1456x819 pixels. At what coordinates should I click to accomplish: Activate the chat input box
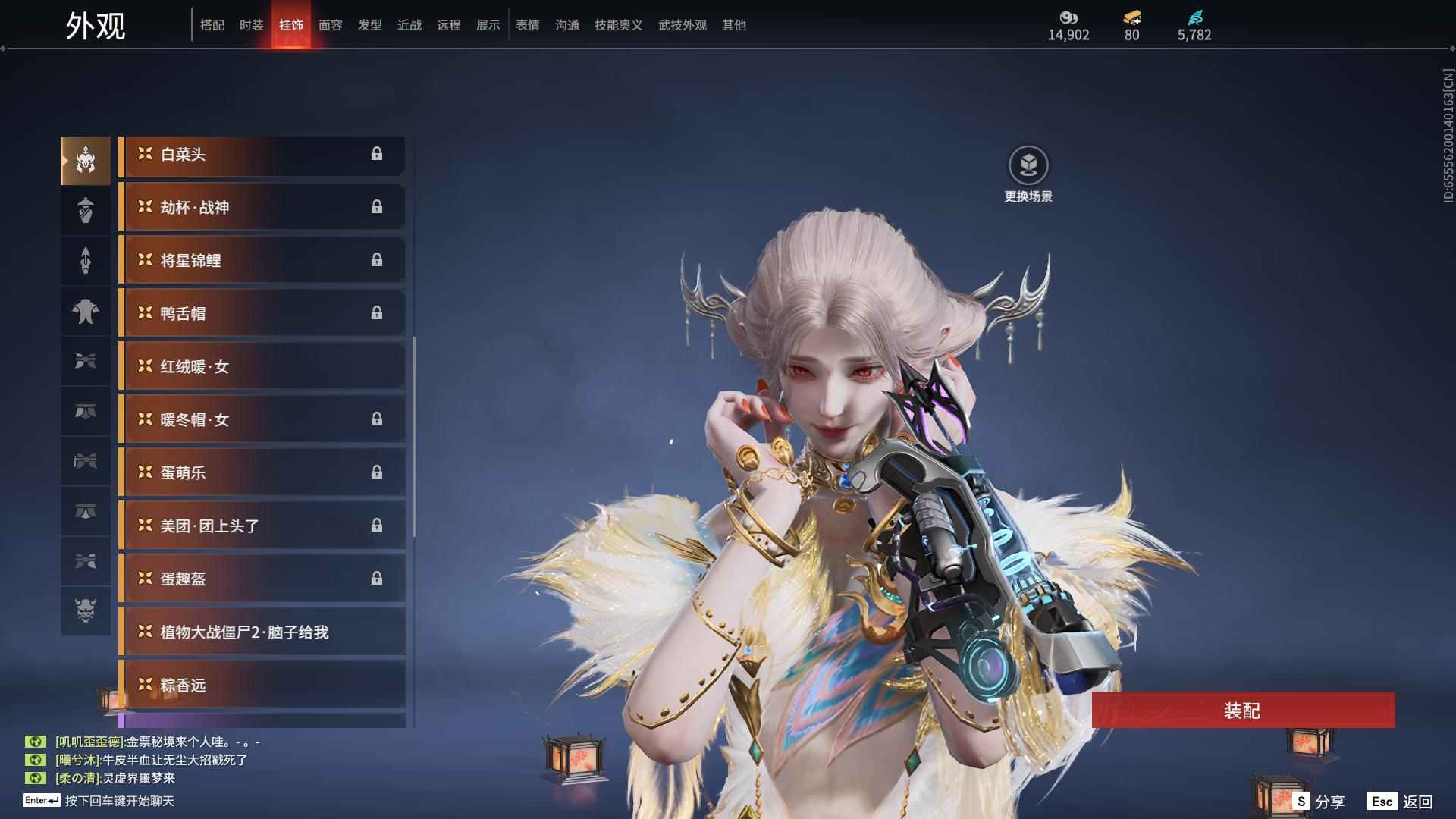[120, 801]
